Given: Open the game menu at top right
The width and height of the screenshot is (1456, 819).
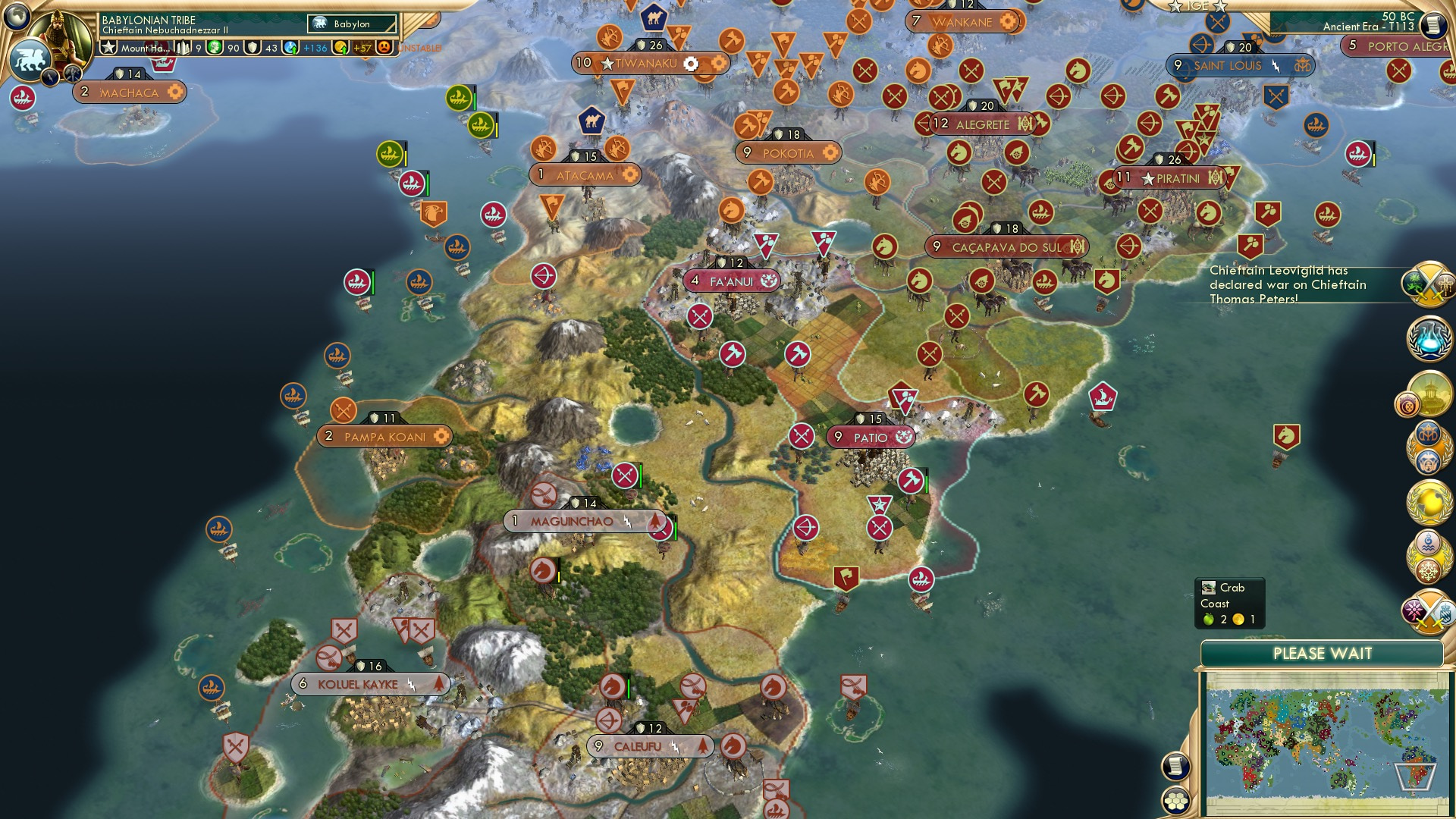Looking at the screenshot, I should point(1432,23).
